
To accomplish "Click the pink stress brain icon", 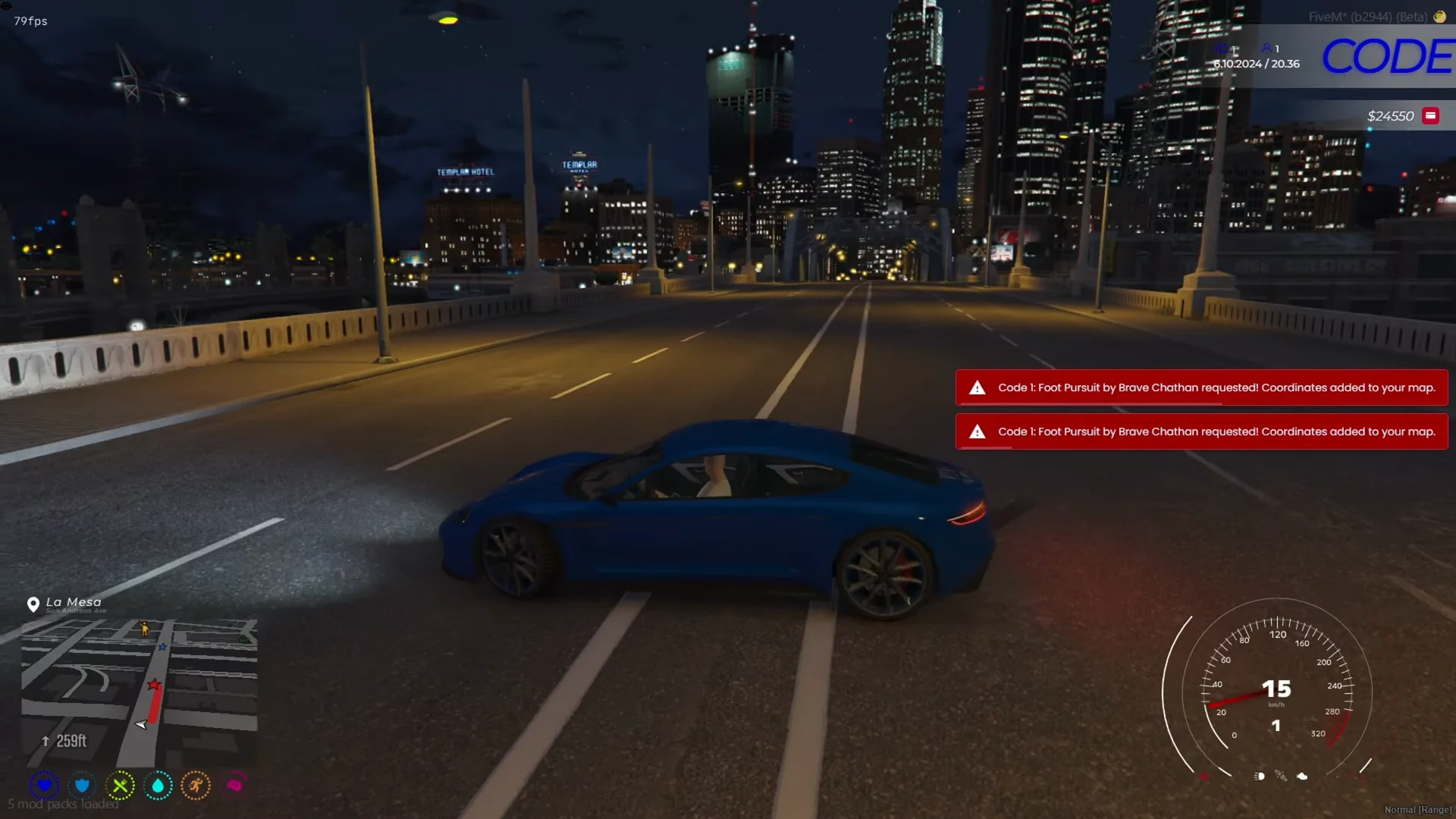I will (x=235, y=786).
